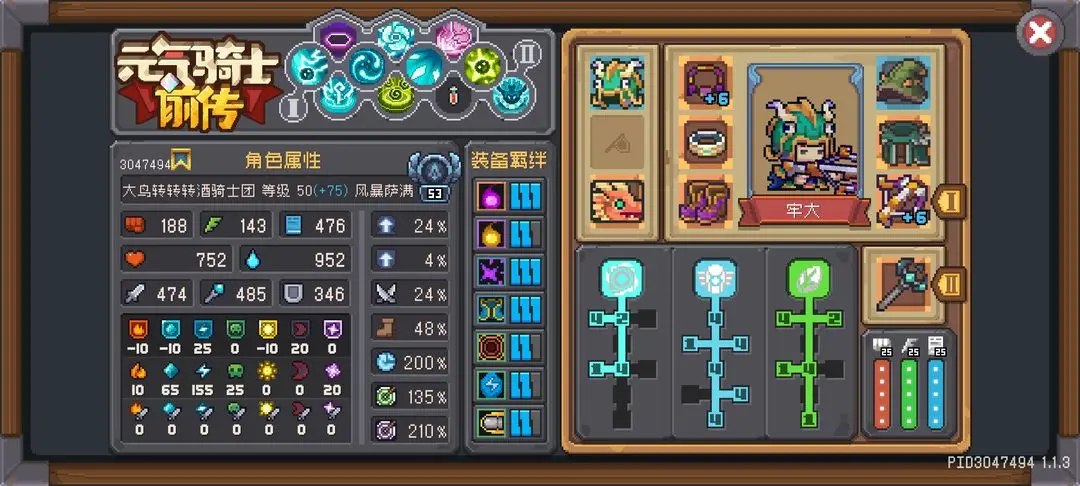Select the pink flame equipment bond
1080x486 pixels.
pyautogui.click(x=491, y=194)
